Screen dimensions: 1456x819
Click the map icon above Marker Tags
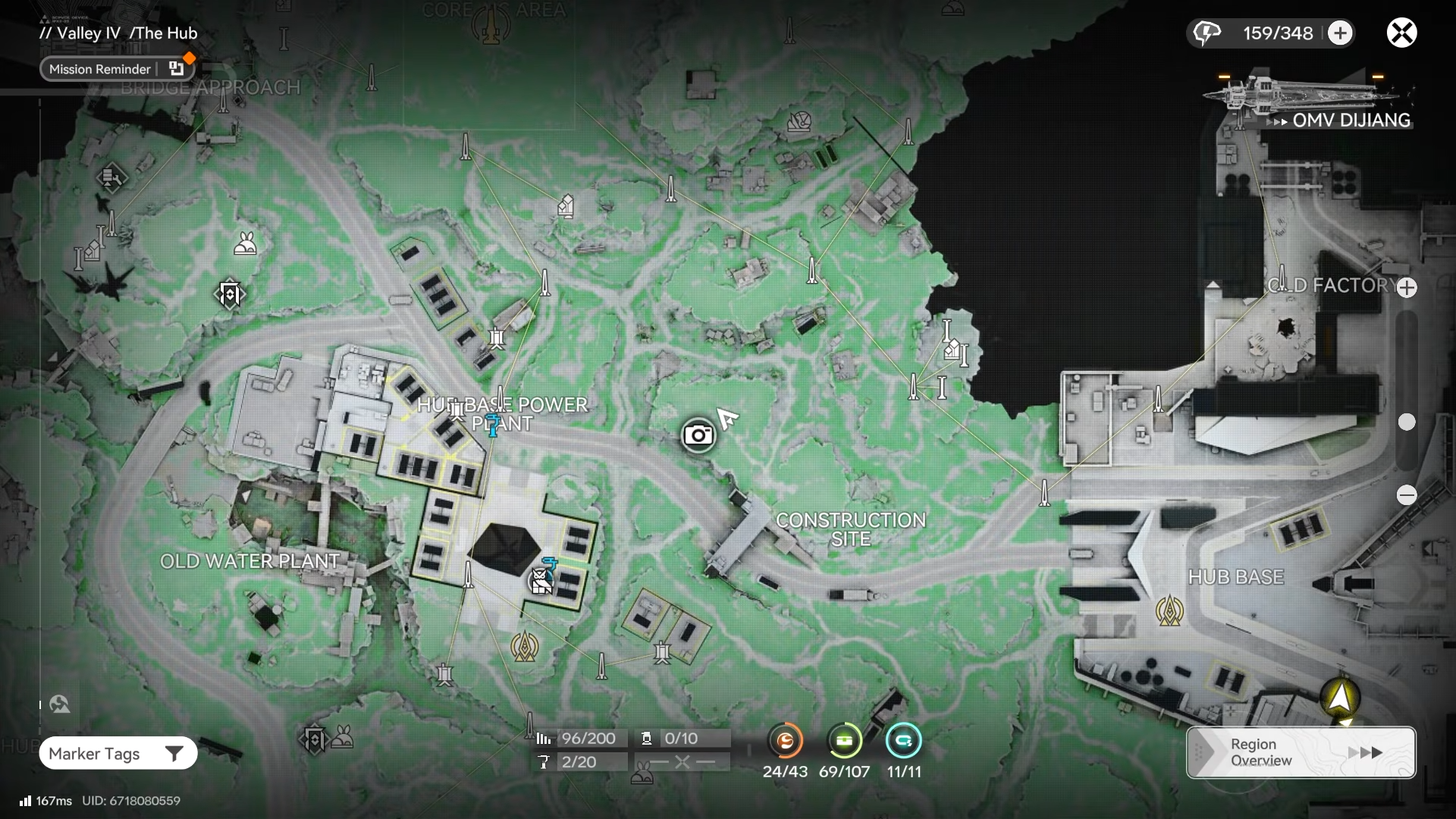click(x=60, y=704)
